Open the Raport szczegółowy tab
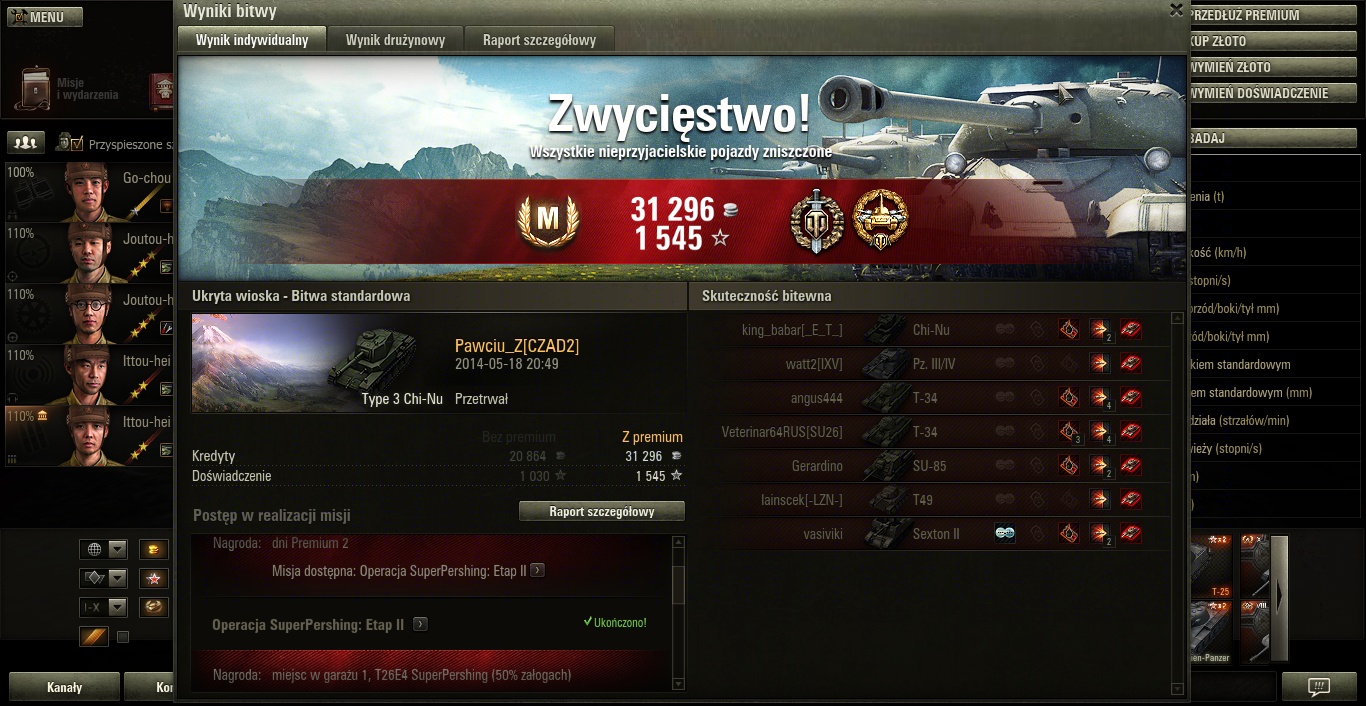This screenshot has height=706, width=1366. pos(539,40)
